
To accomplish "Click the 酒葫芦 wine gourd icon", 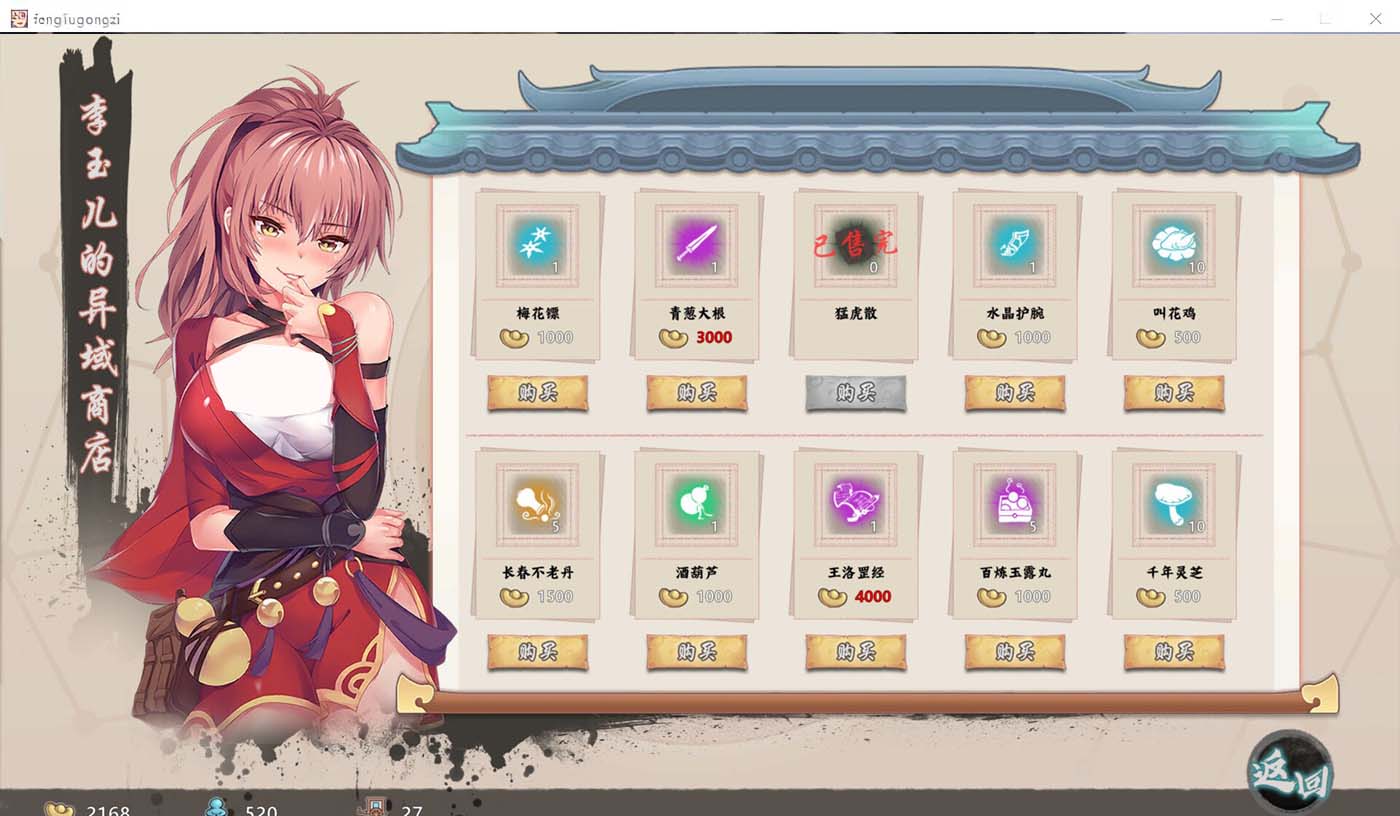I will (x=696, y=508).
